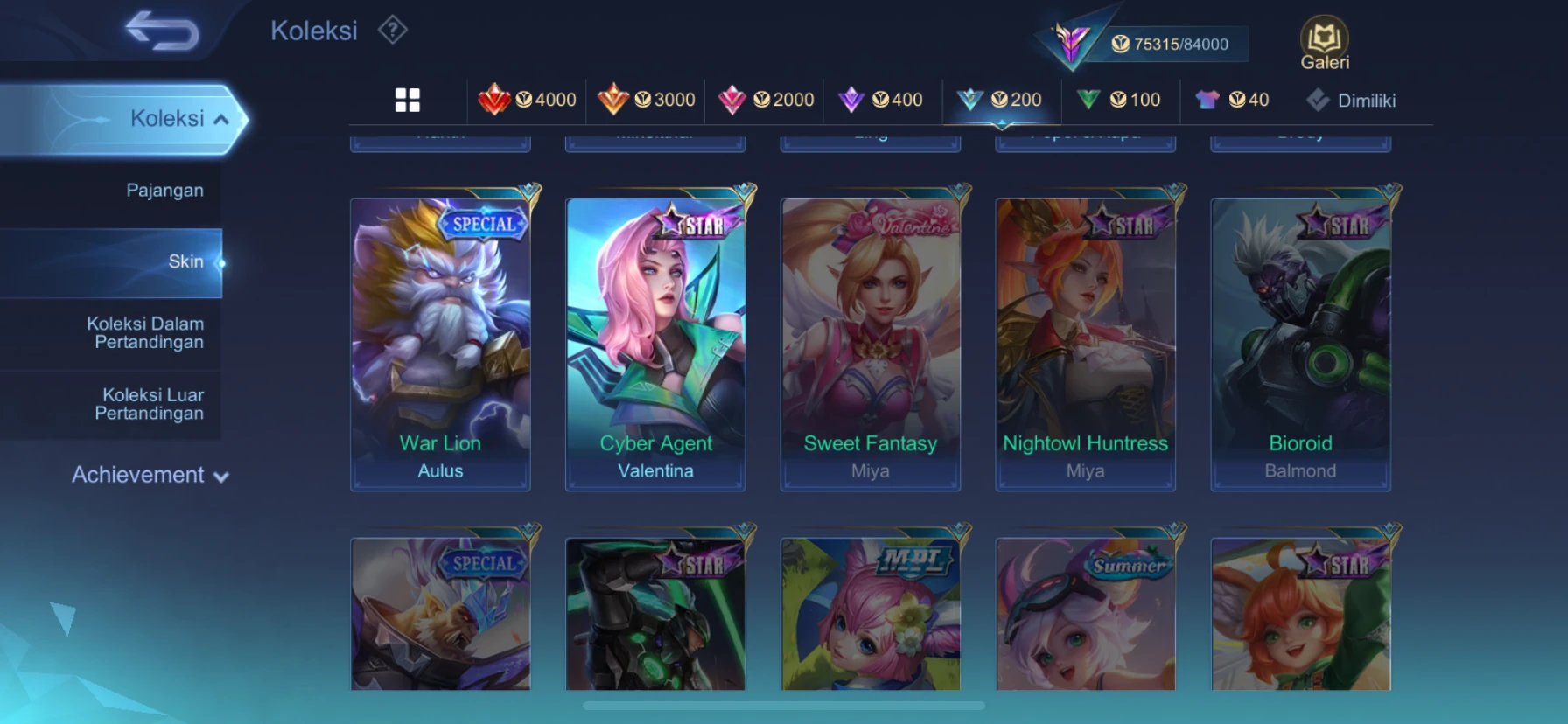Screen dimensions: 1568x724
Task: Filter skins by the 4000 point tier
Action: point(528,101)
